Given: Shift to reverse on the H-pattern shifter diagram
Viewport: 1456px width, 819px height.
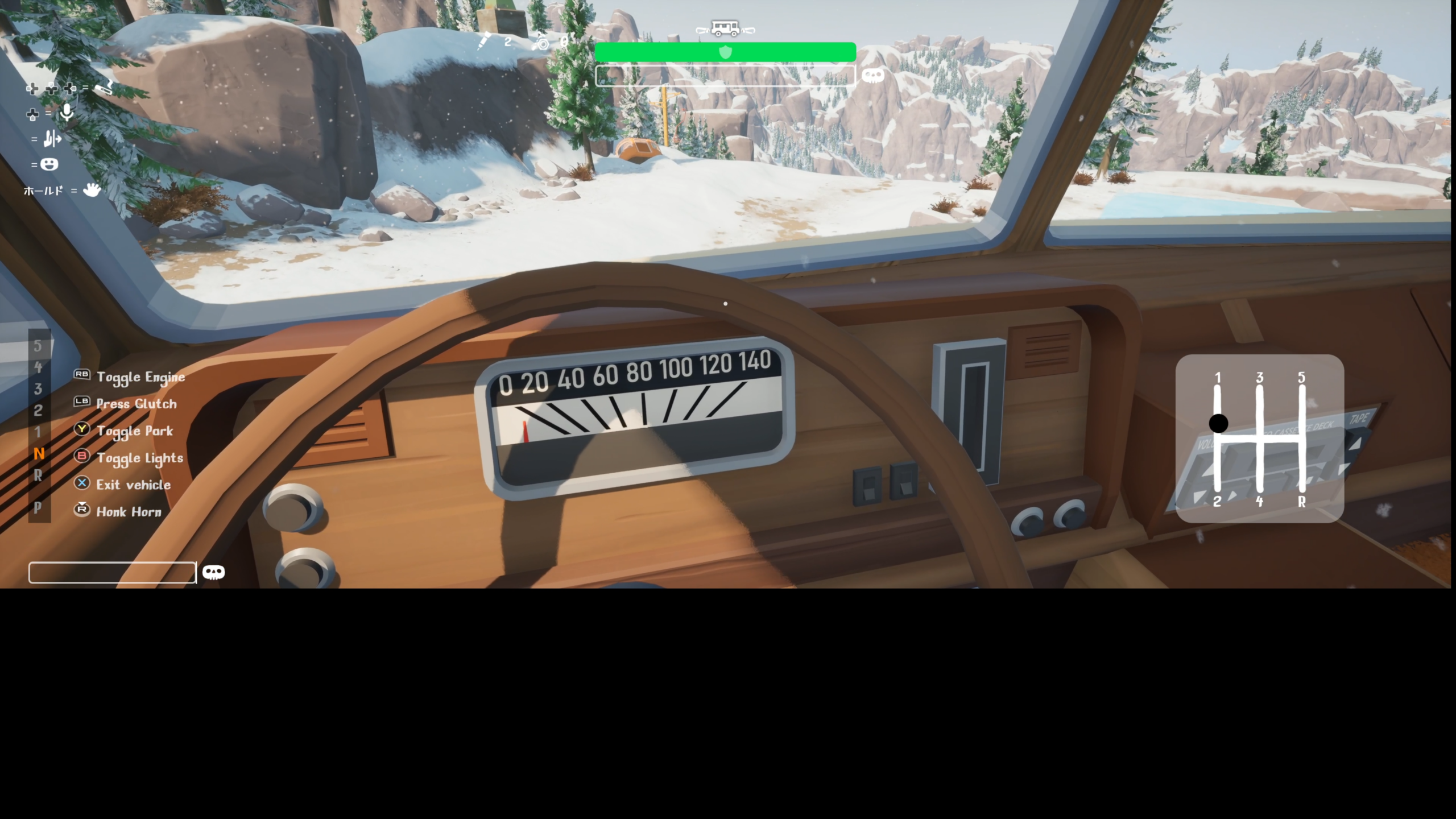Looking at the screenshot, I should coord(1301,501).
